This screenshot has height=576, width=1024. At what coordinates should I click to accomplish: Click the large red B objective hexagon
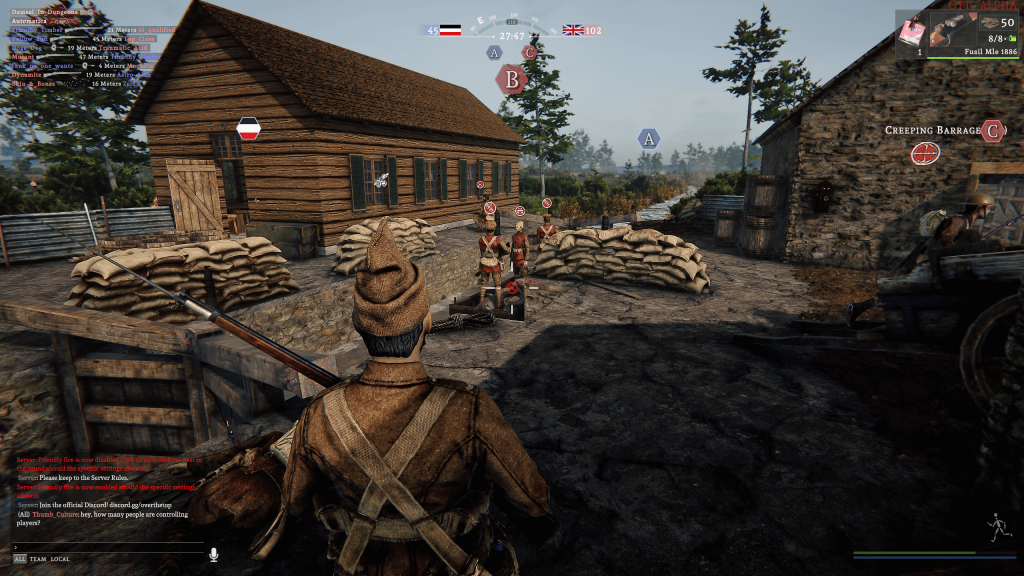(512, 79)
